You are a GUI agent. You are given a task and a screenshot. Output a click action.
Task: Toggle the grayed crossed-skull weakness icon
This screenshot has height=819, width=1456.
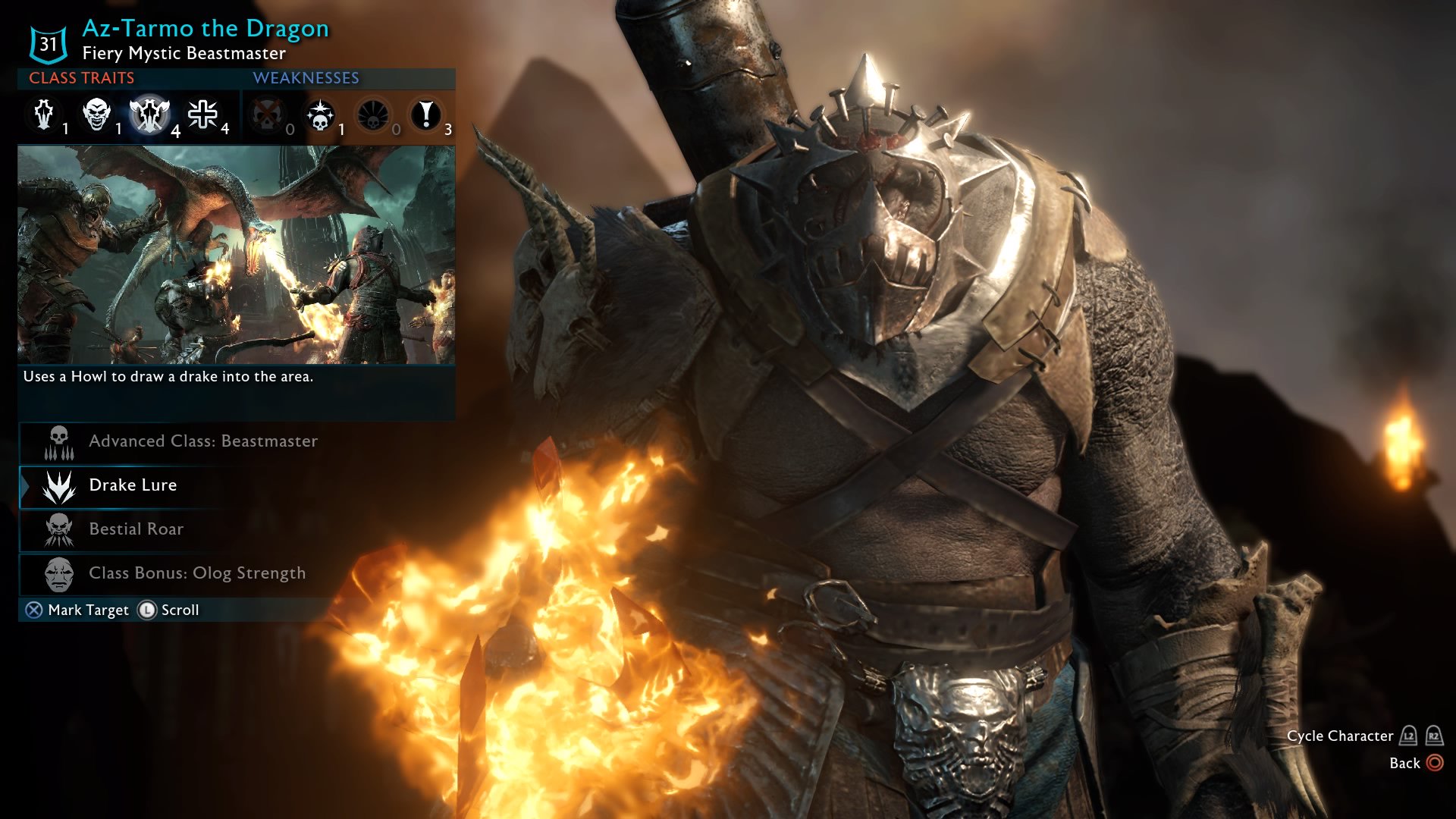coord(267,115)
